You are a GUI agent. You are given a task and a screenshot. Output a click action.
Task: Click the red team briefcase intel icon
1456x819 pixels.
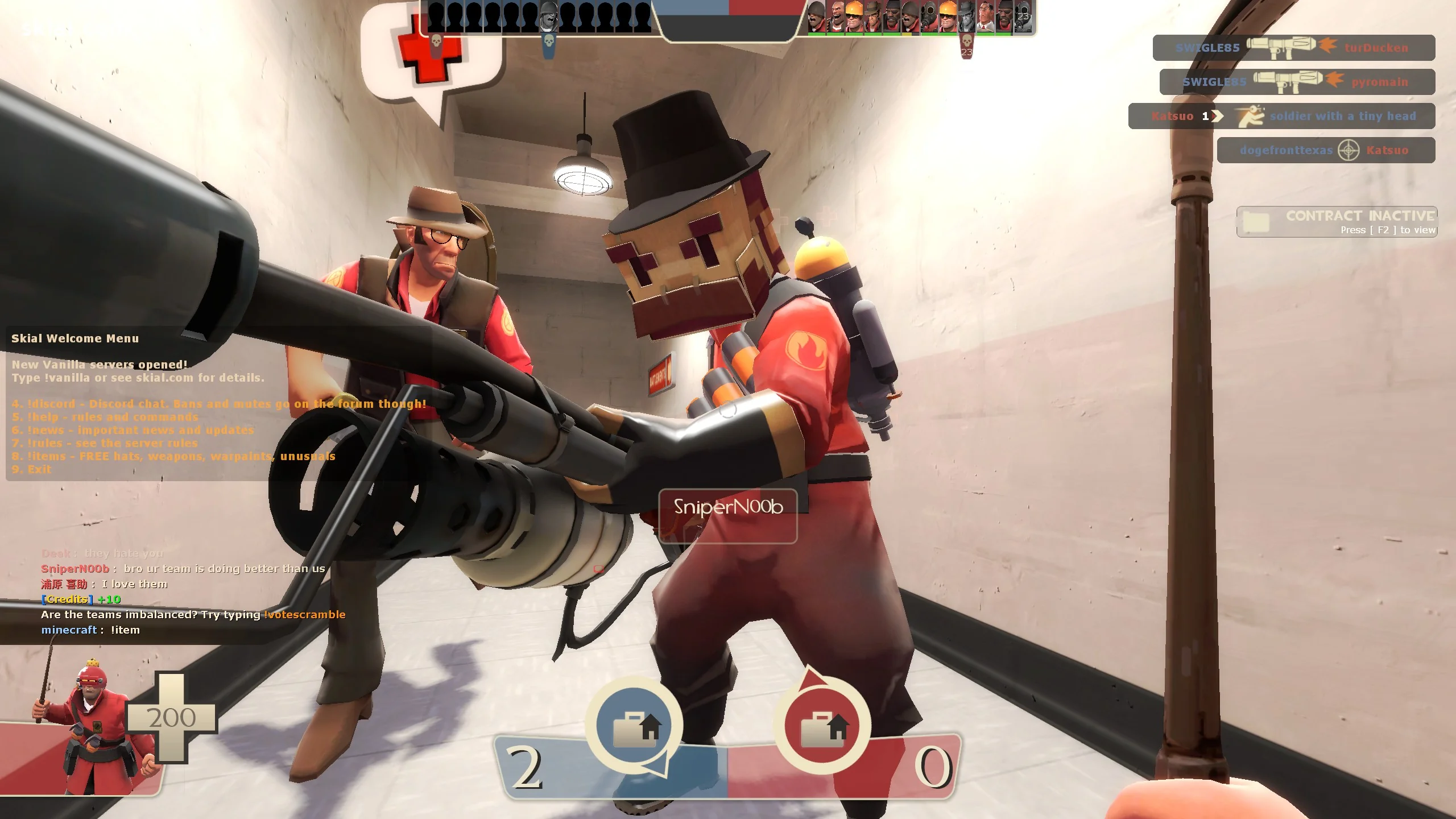(828, 725)
